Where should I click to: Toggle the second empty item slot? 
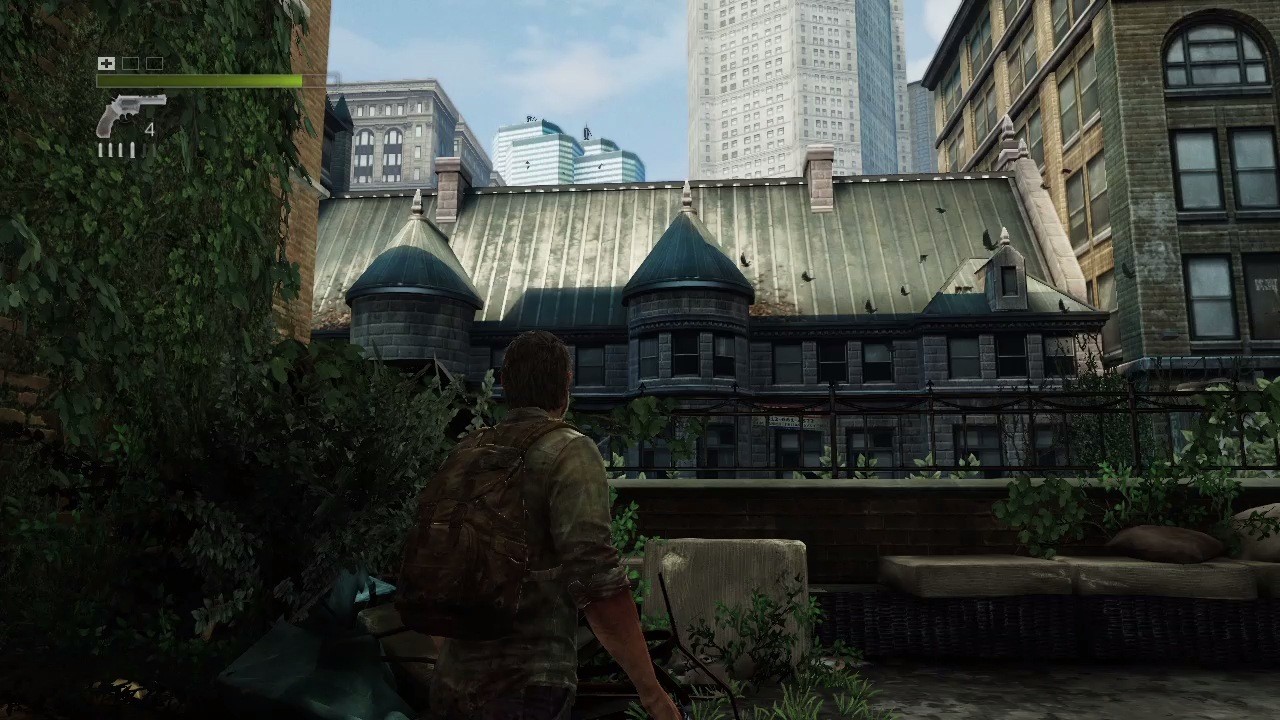pyautogui.click(x=153, y=62)
